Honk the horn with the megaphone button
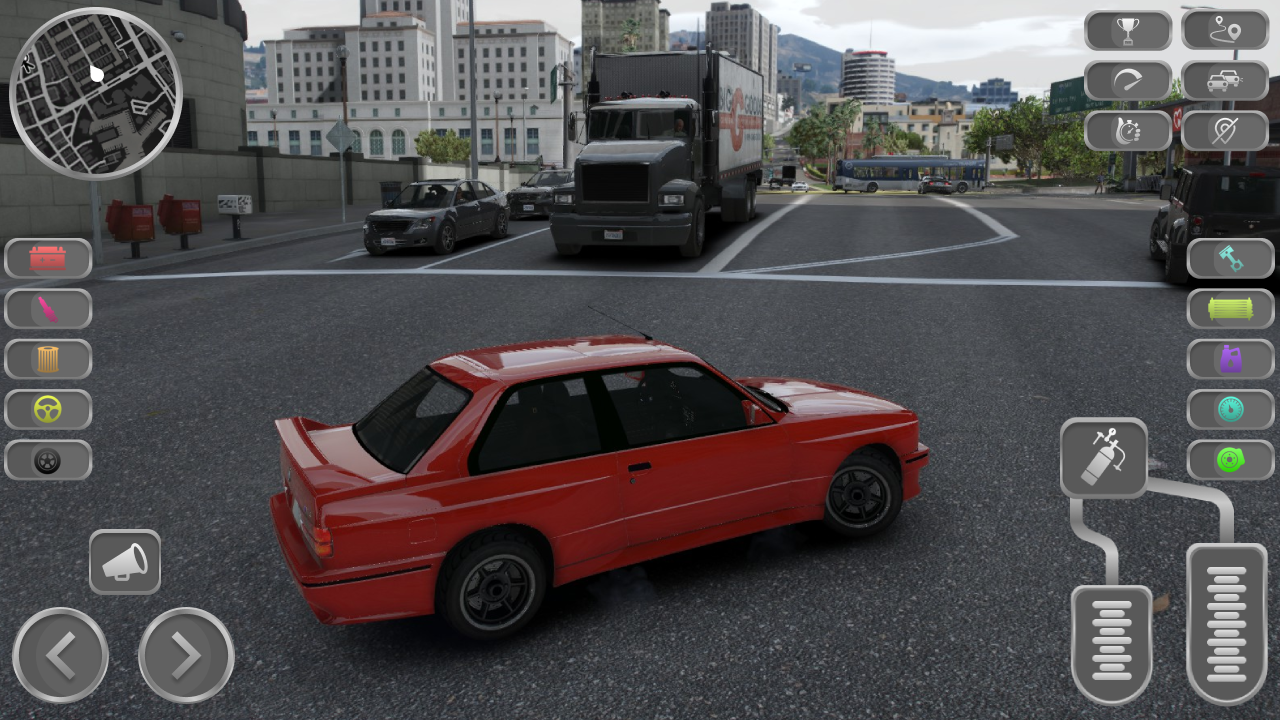 pos(125,562)
